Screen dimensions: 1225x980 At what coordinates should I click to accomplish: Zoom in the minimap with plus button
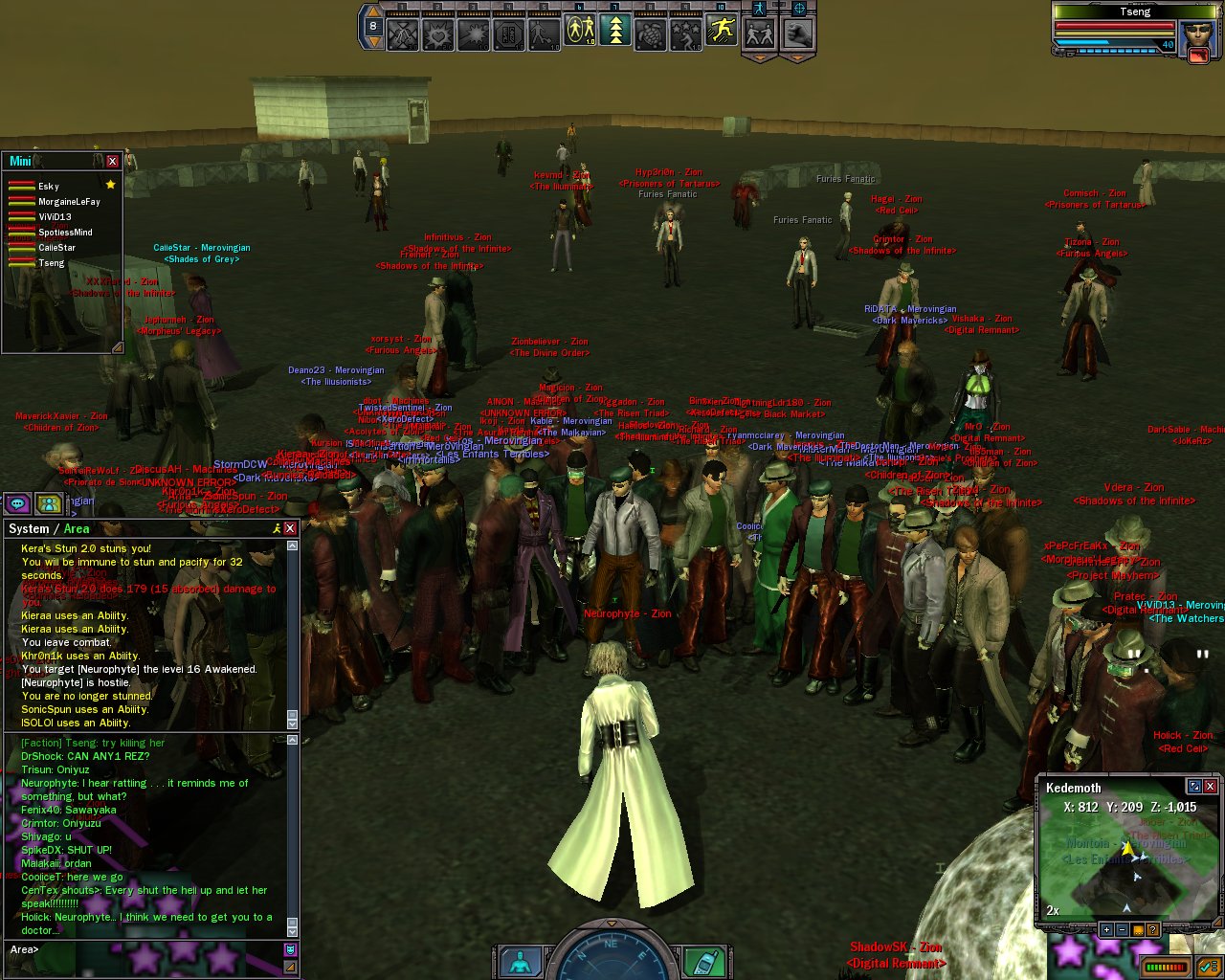pos(1106,929)
